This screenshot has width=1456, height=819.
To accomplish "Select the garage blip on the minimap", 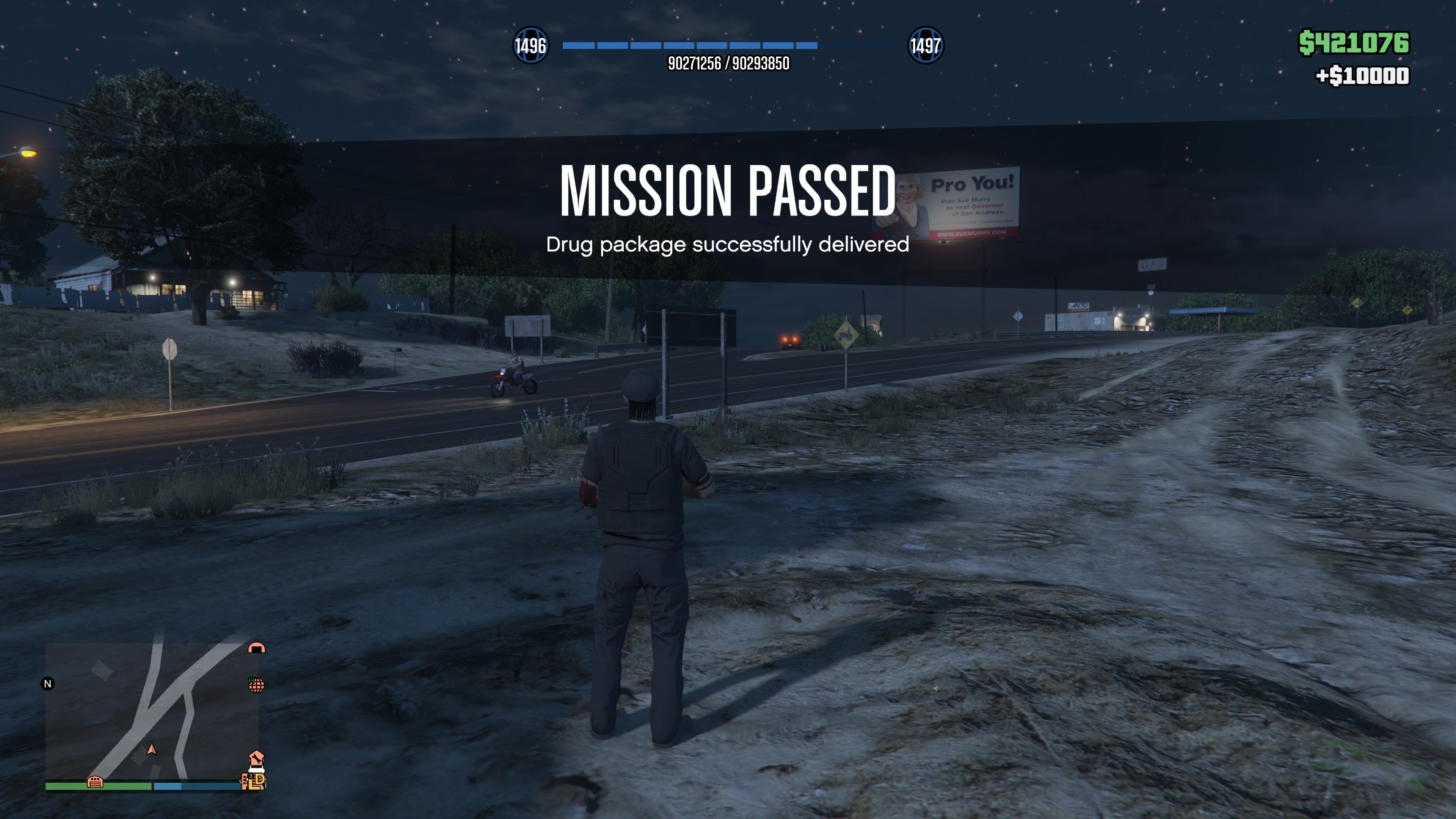I will coord(95,782).
